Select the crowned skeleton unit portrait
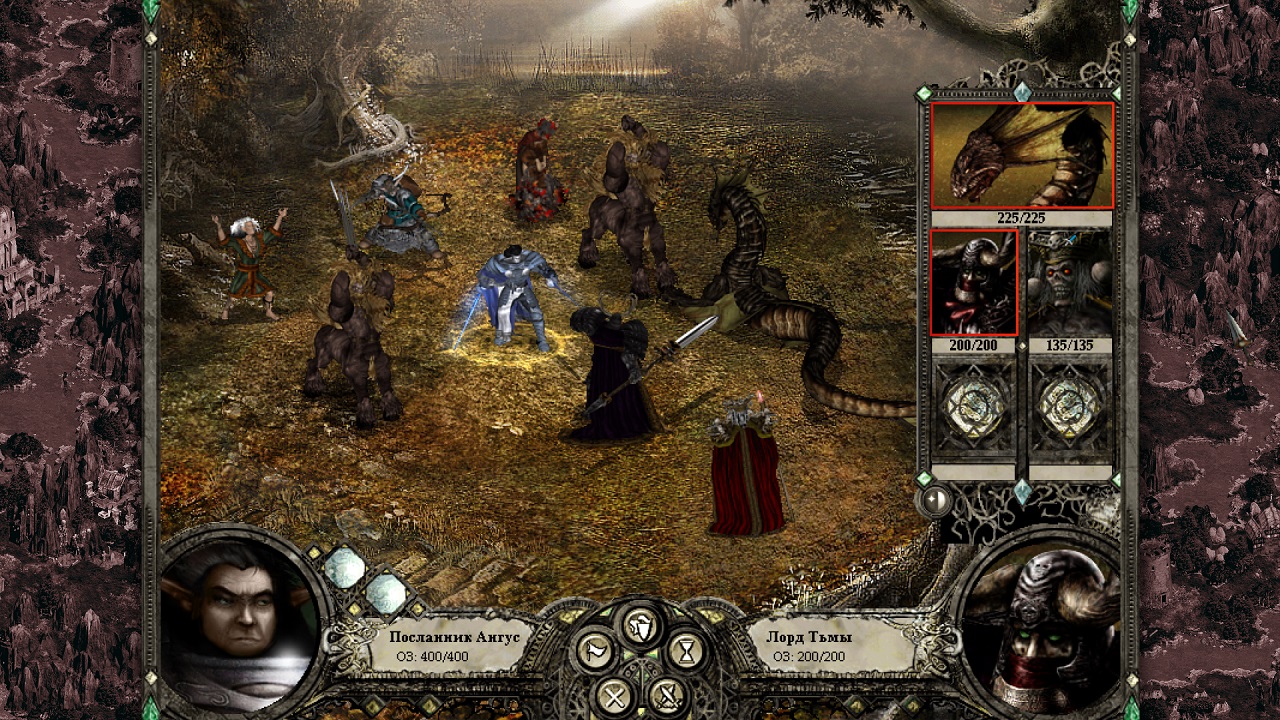Screen dimensions: 1280x720 tap(1069, 283)
